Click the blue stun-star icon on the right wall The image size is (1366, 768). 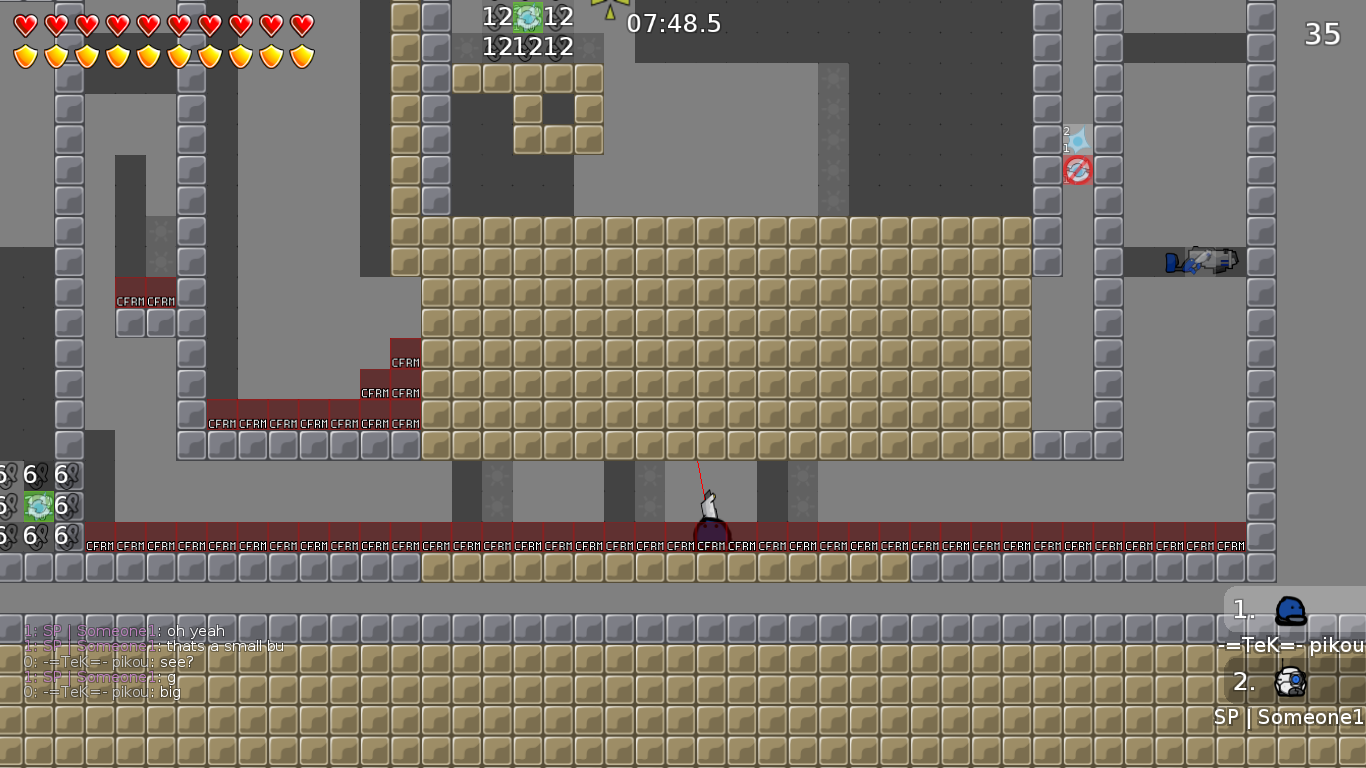1078,137
